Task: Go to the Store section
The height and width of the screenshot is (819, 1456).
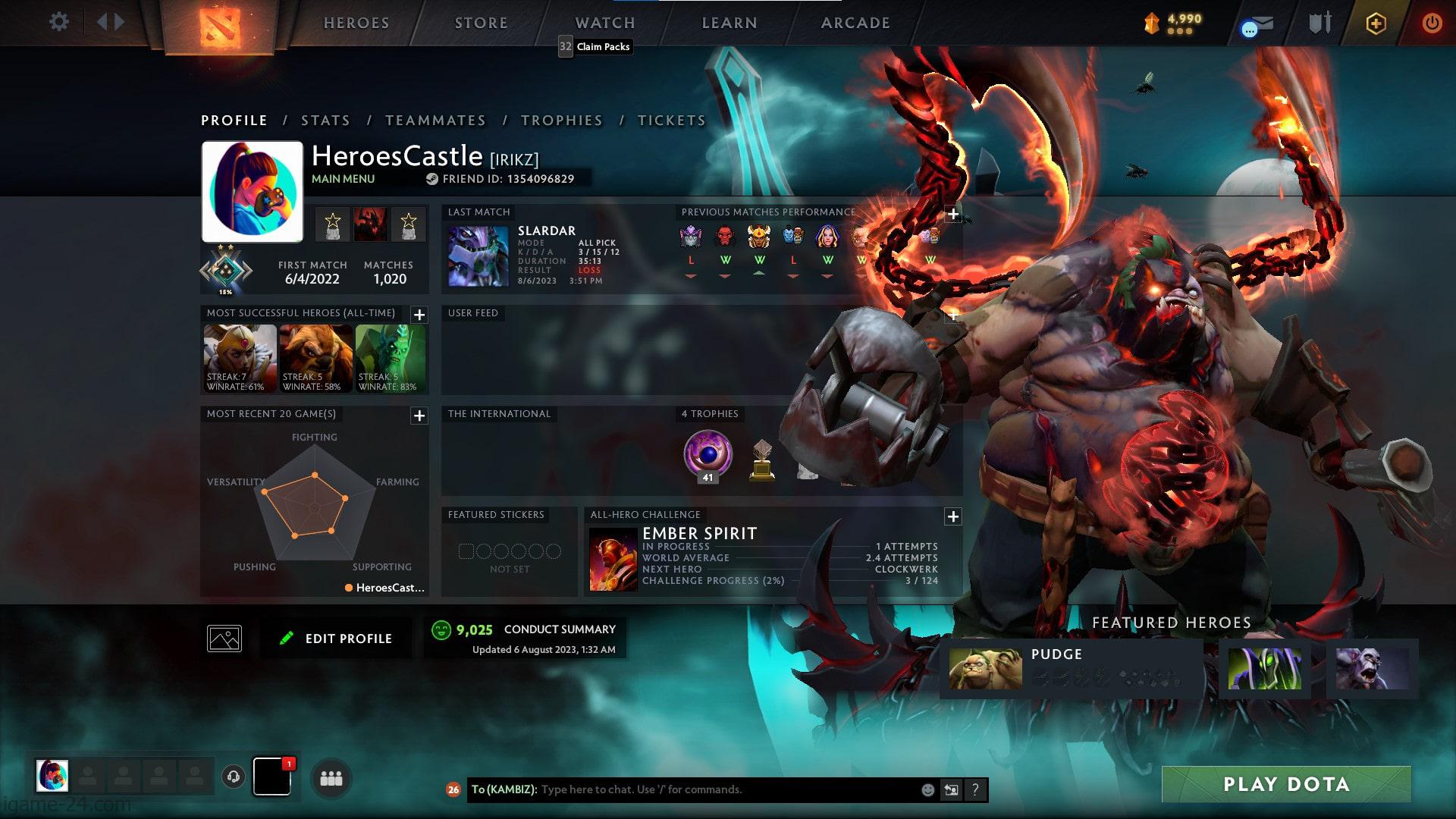Action: (481, 23)
